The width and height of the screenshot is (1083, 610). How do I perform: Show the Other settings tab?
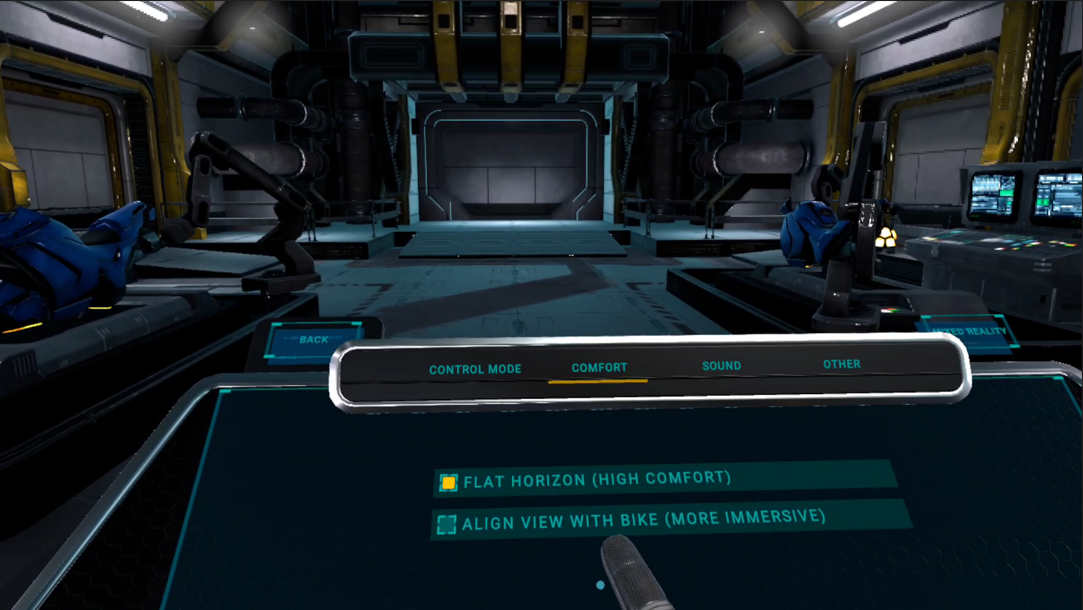[x=841, y=364]
